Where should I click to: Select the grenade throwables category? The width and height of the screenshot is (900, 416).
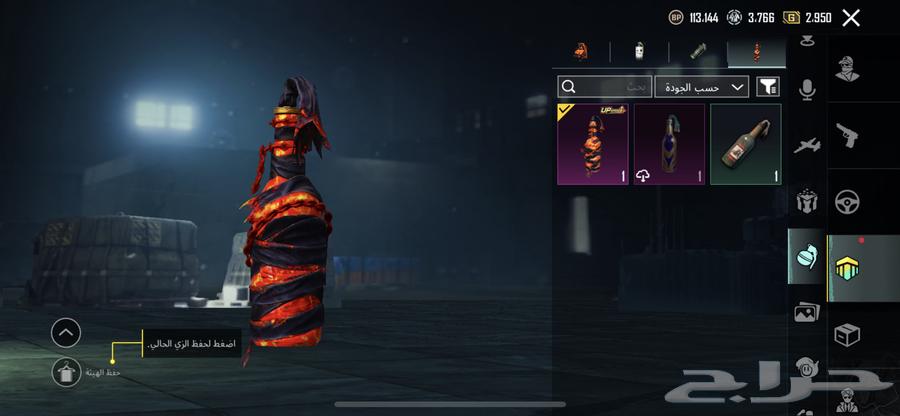(x=807, y=256)
